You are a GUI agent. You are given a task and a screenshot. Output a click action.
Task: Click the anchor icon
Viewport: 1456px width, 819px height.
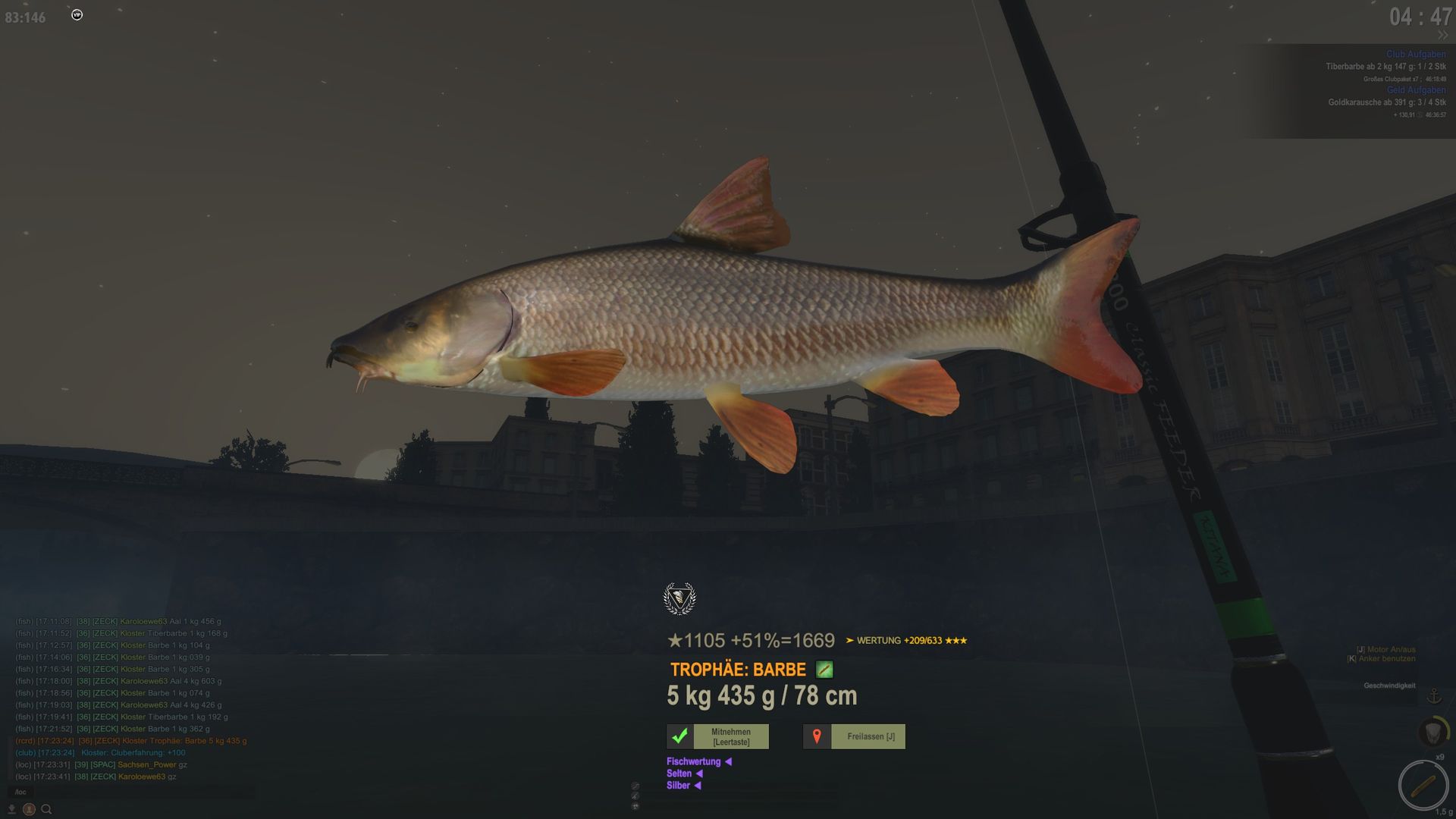1433,695
